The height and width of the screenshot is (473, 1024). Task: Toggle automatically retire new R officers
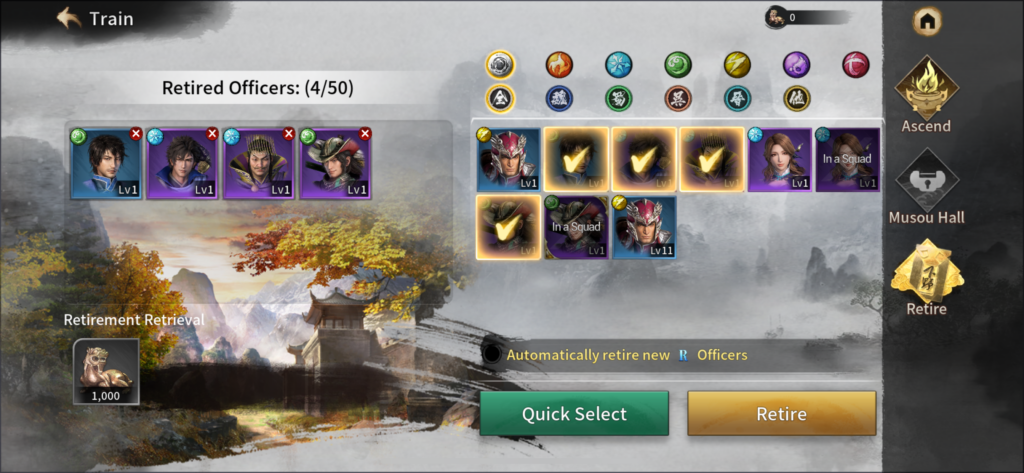(x=492, y=354)
